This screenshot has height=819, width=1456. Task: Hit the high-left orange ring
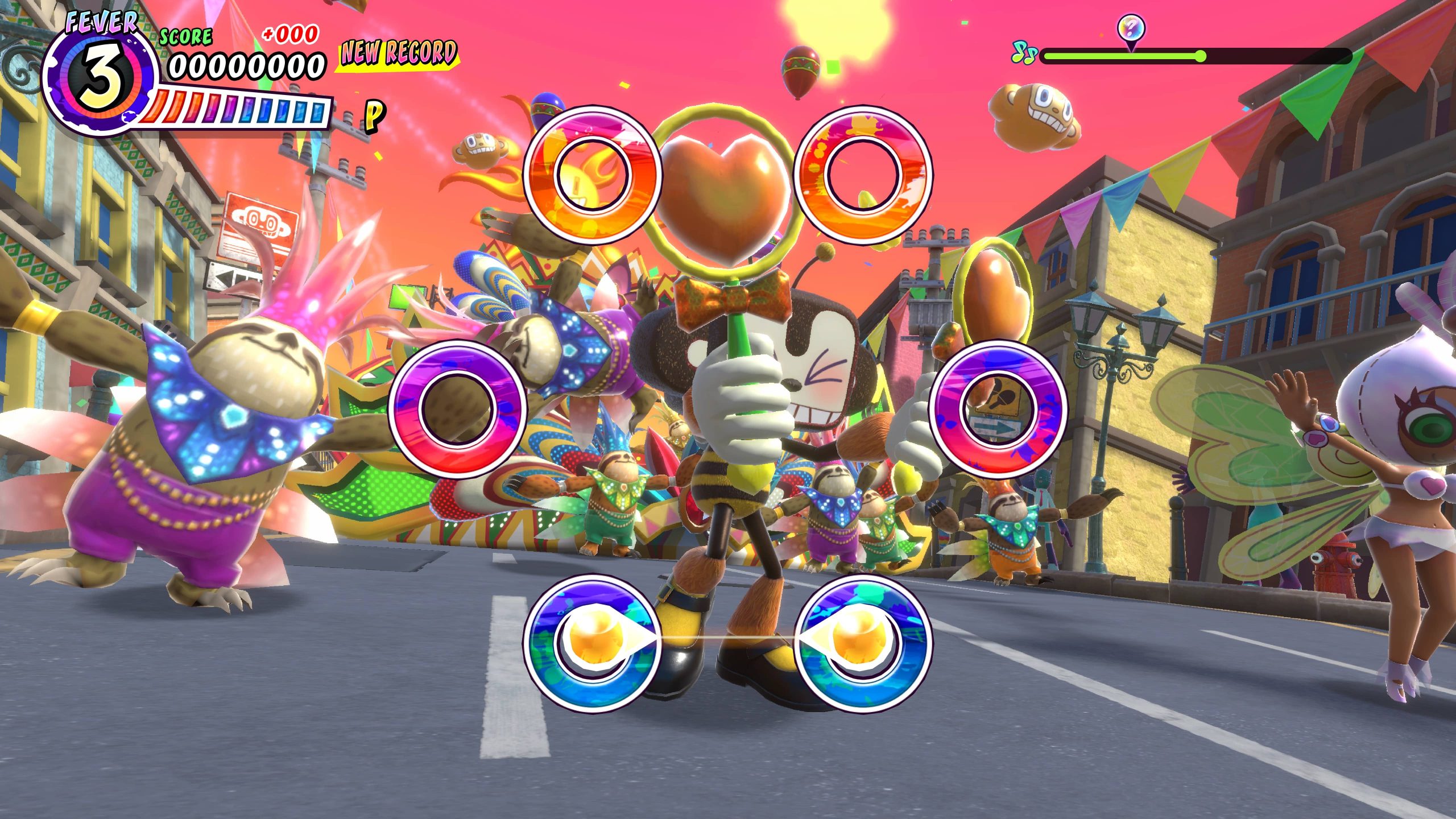coord(592,173)
